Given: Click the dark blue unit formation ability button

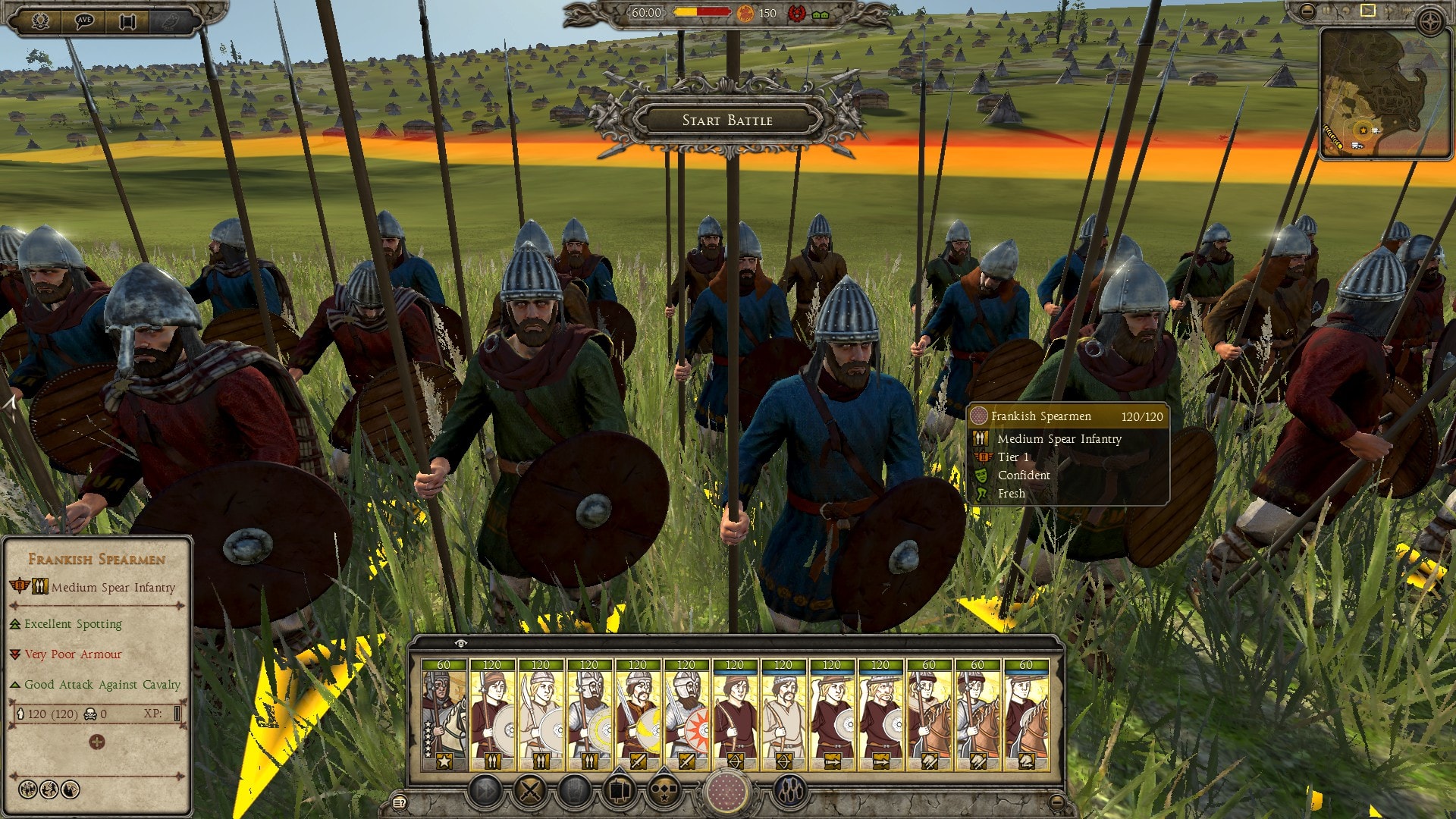Looking at the screenshot, I should pos(789,792).
